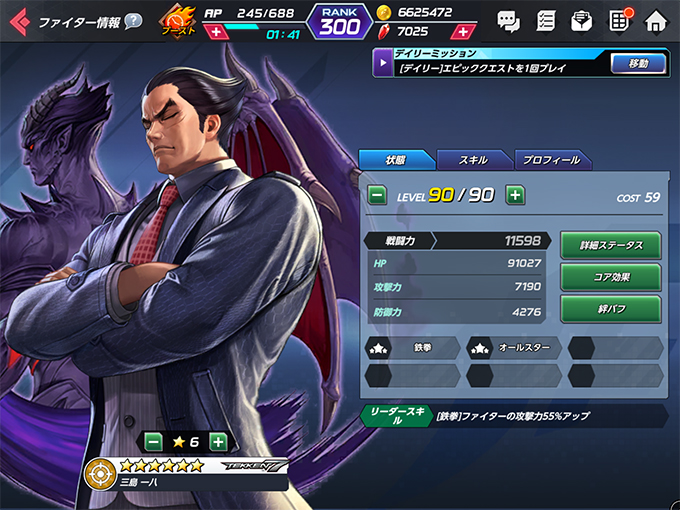The height and width of the screenshot is (510, 680).
Task: Lower the star rank with minus
Action: (154, 441)
